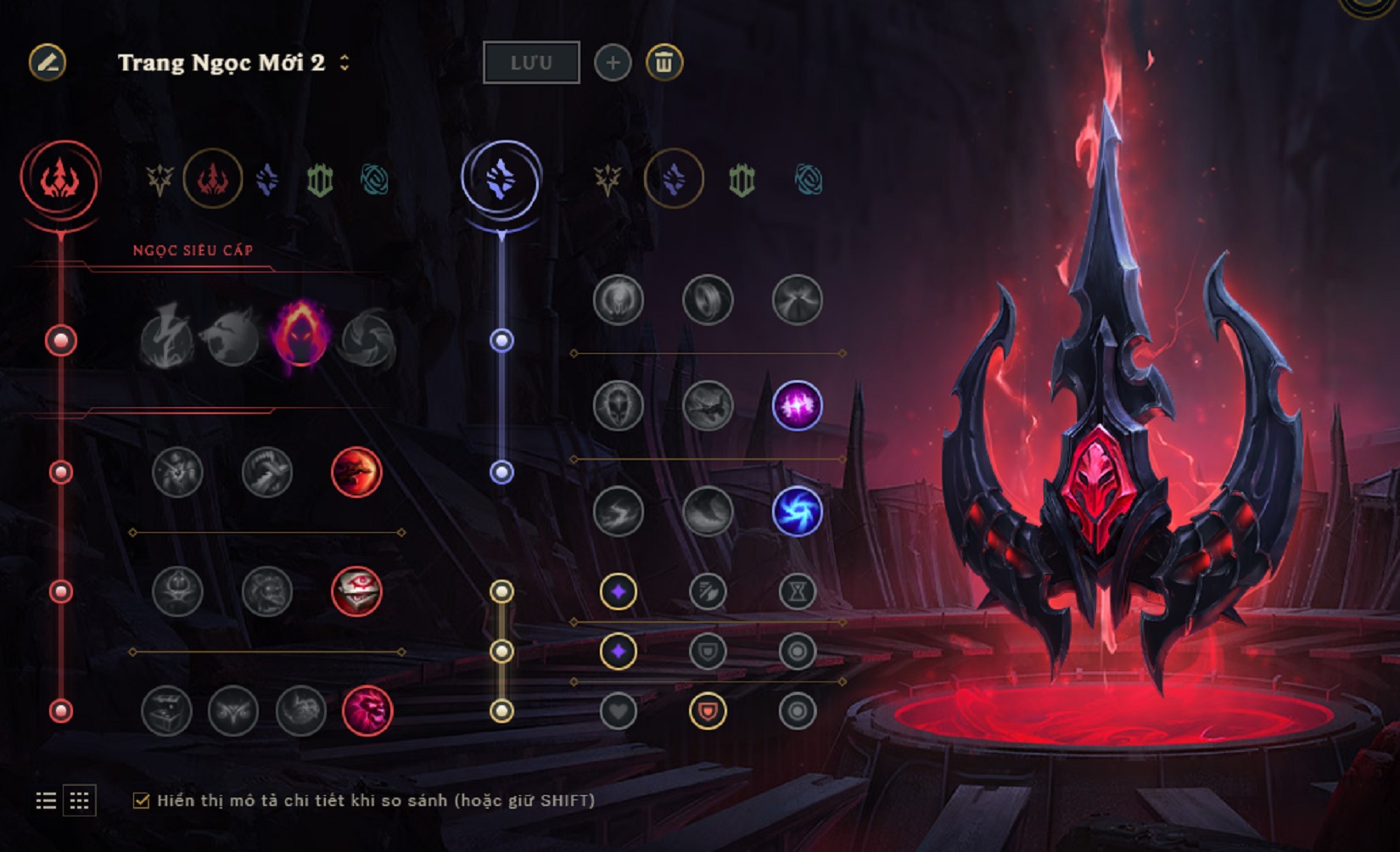
Task: Create a new rune page with the plus button
Action: pos(613,62)
